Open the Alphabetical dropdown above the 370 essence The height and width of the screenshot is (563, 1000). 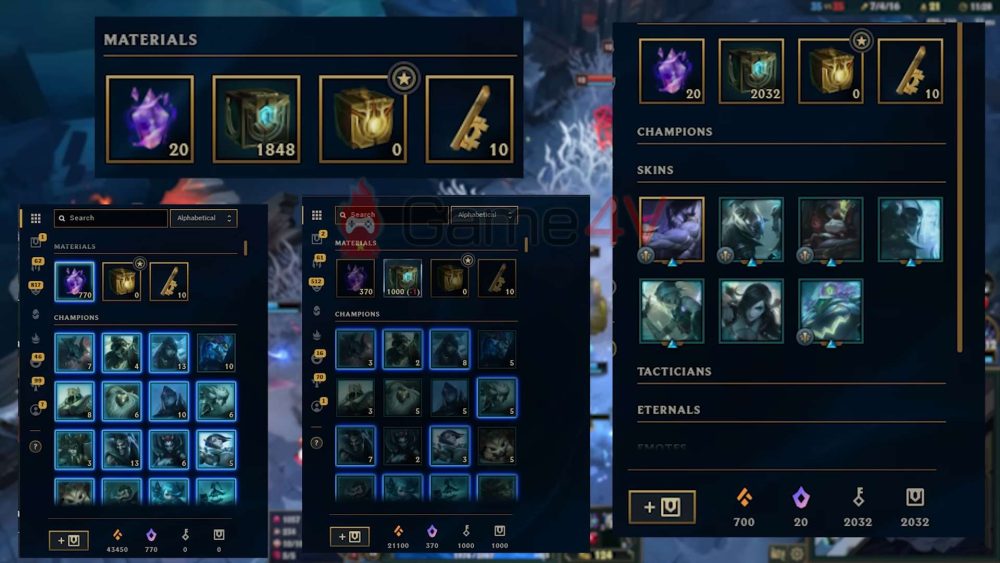point(483,215)
